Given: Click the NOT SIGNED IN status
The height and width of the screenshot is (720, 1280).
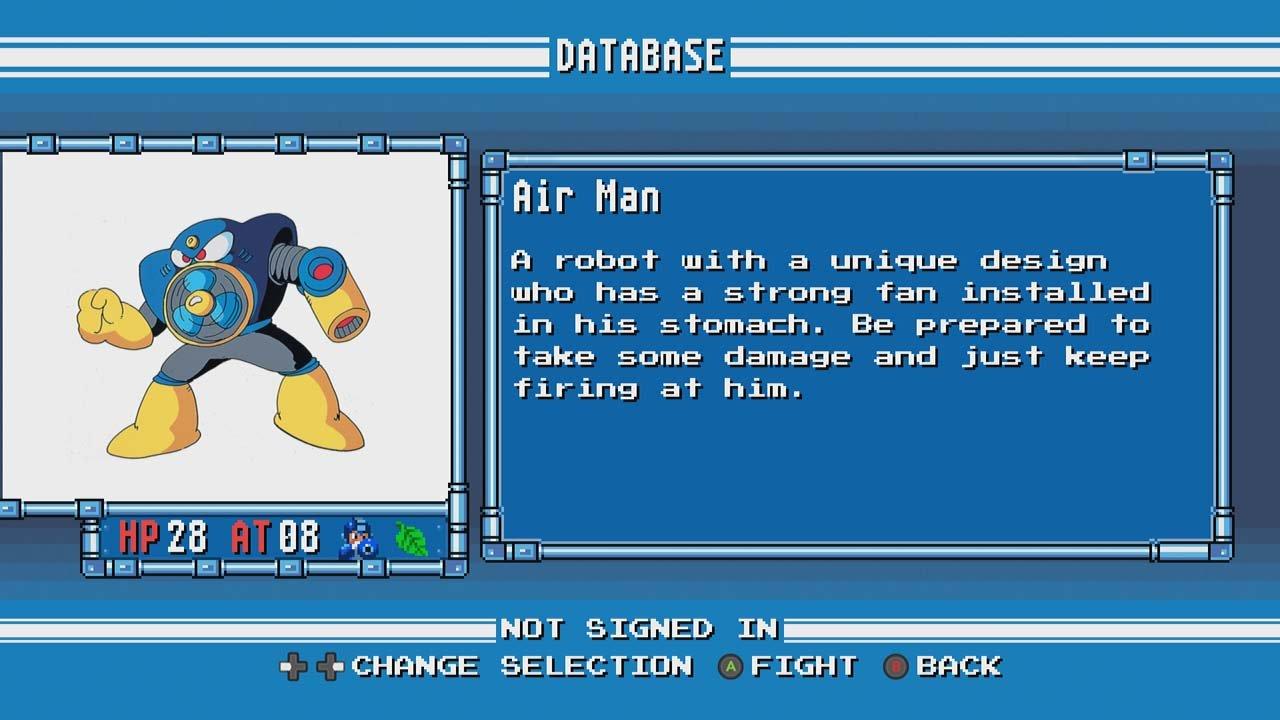Looking at the screenshot, I should click(640, 630).
